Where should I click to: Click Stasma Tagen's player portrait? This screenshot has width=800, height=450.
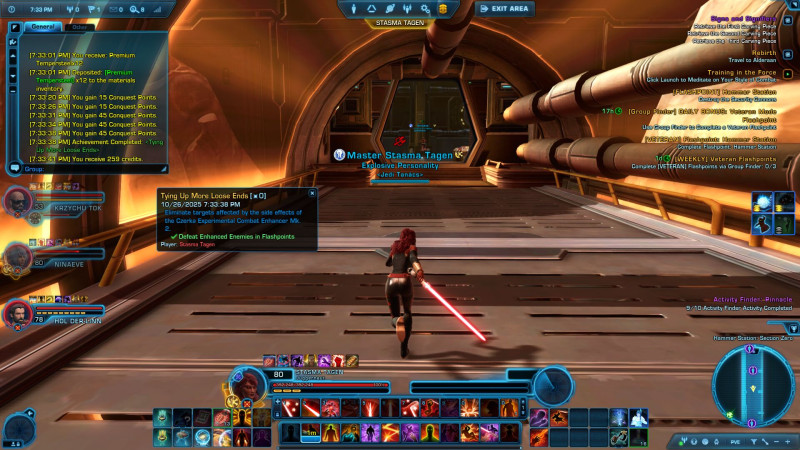pos(246,382)
